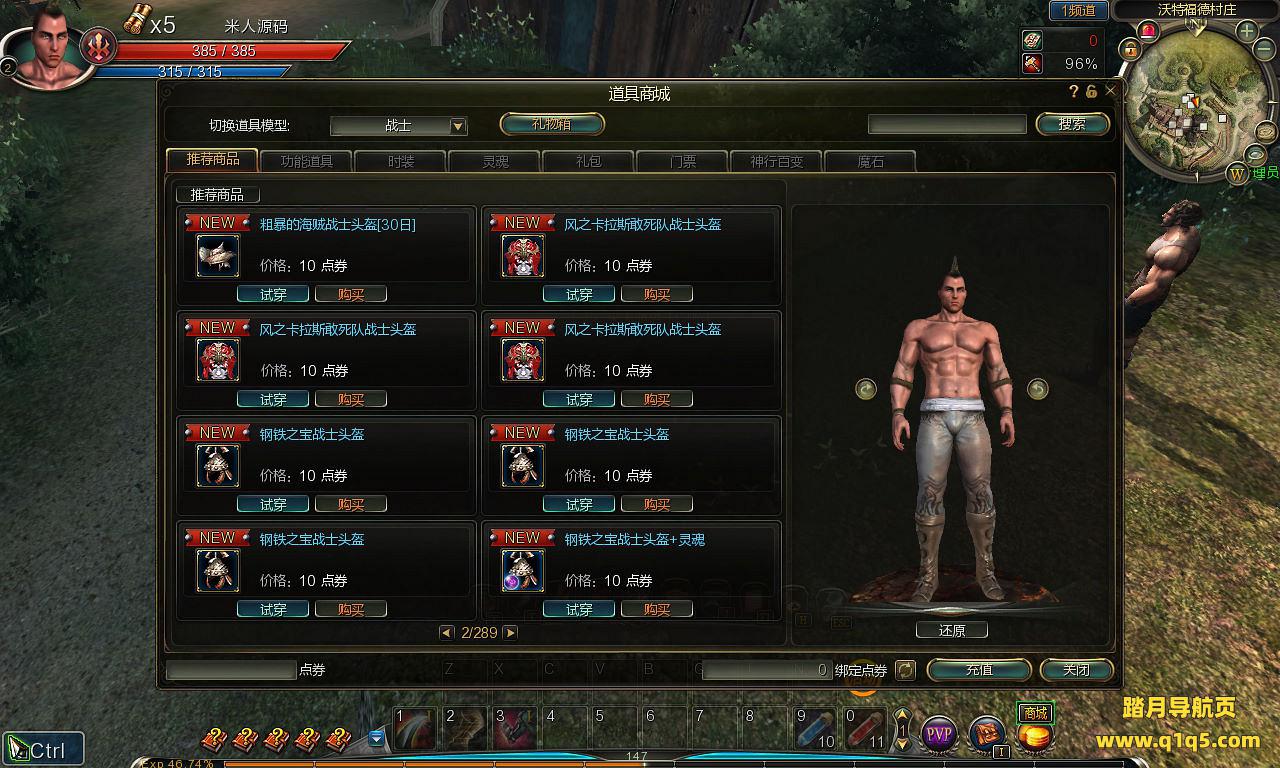Switch to the 魔石 tab
This screenshot has height=768, width=1280.
[x=870, y=161]
